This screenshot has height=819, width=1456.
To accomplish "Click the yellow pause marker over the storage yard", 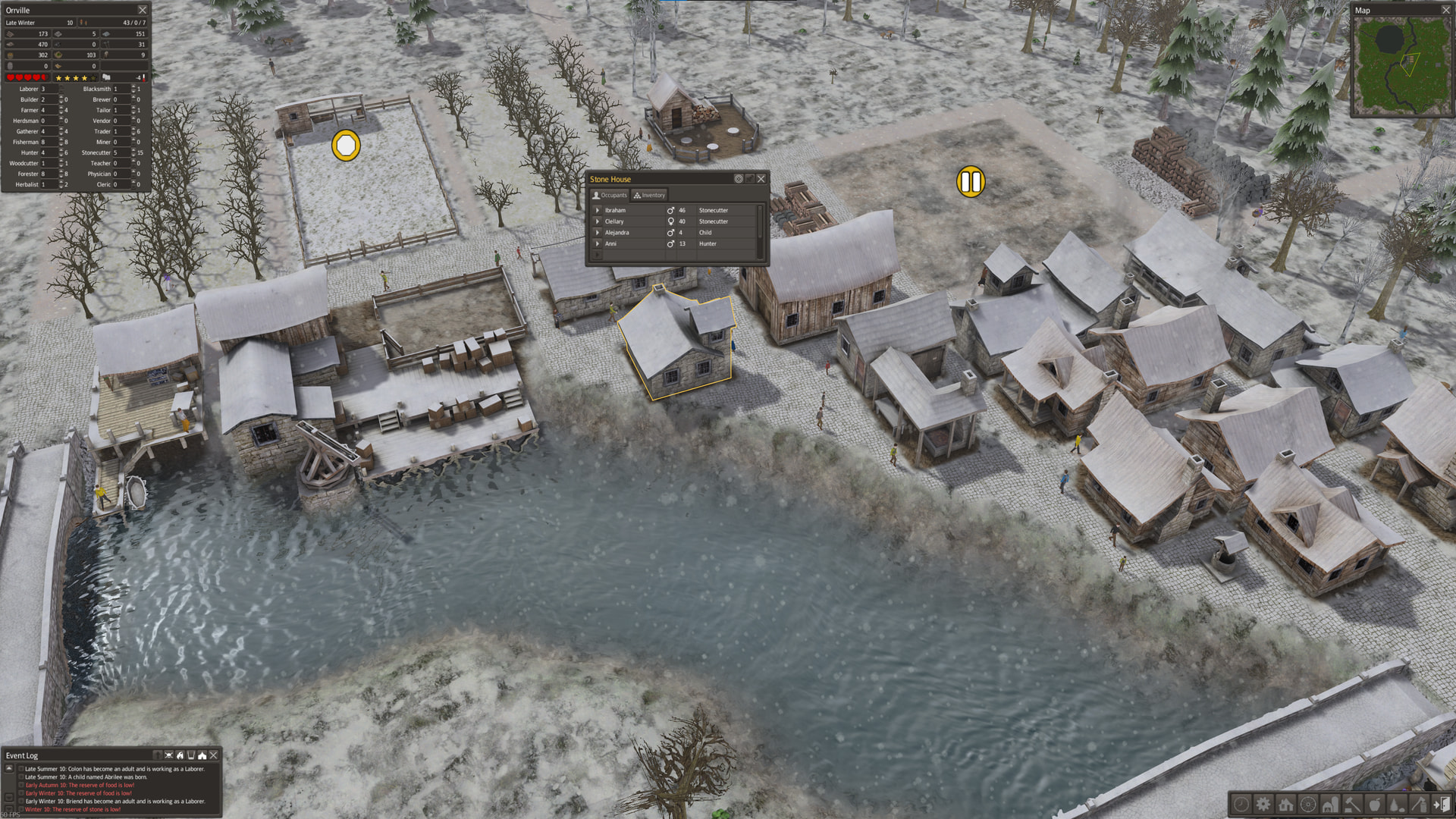I will click(x=971, y=182).
